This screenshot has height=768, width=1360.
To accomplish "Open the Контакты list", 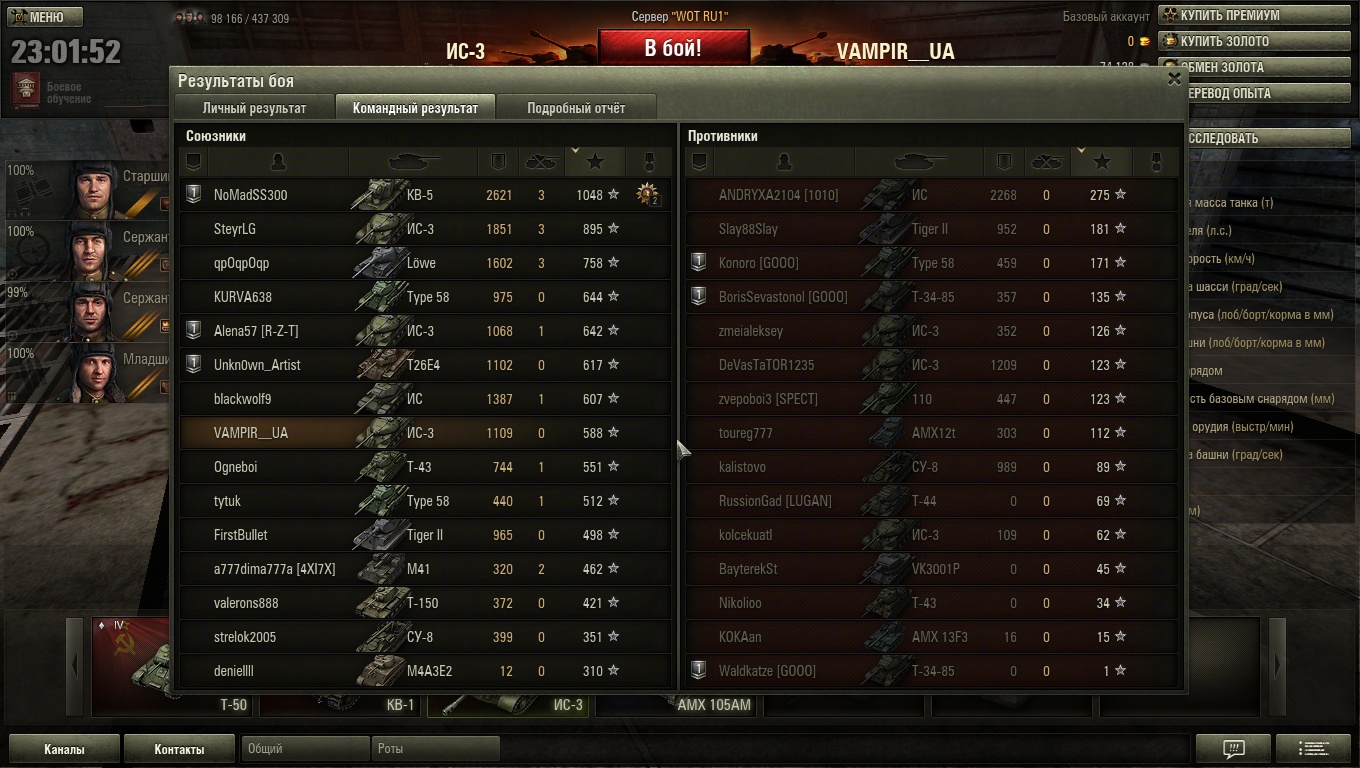I will pyautogui.click(x=179, y=749).
